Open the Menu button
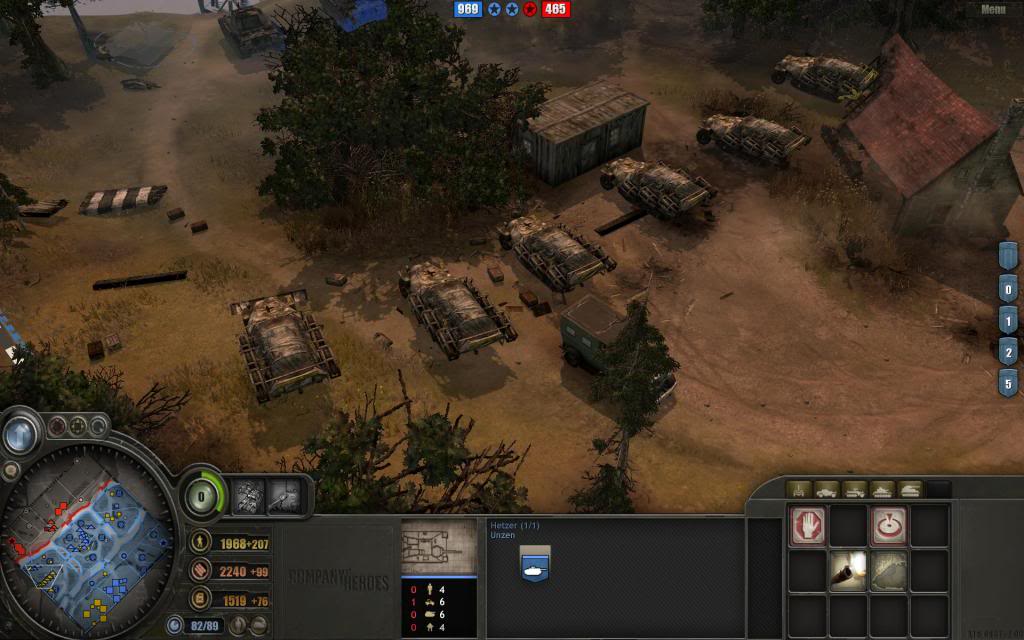The width and height of the screenshot is (1024, 640). tap(992, 9)
